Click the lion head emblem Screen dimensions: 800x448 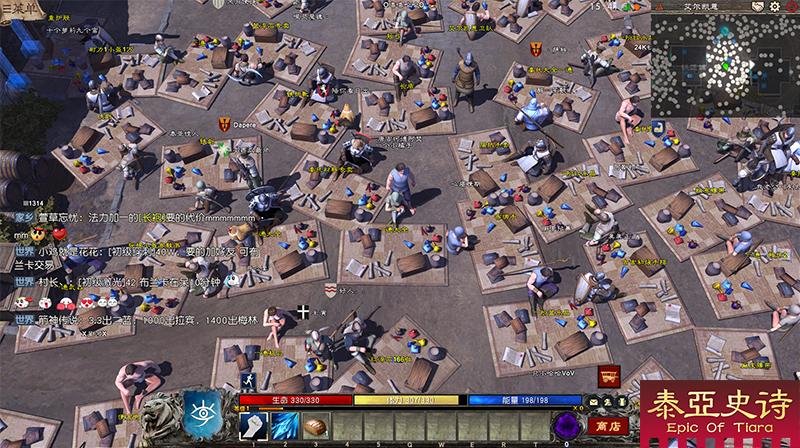(x=160, y=414)
